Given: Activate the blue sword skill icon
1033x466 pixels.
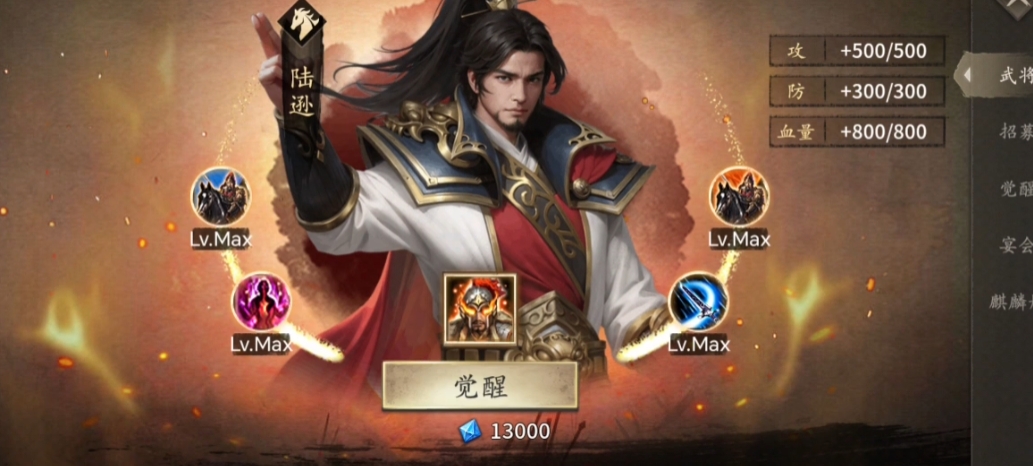Looking at the screenshot, I should pyautogui.click(x=697, y=301).
